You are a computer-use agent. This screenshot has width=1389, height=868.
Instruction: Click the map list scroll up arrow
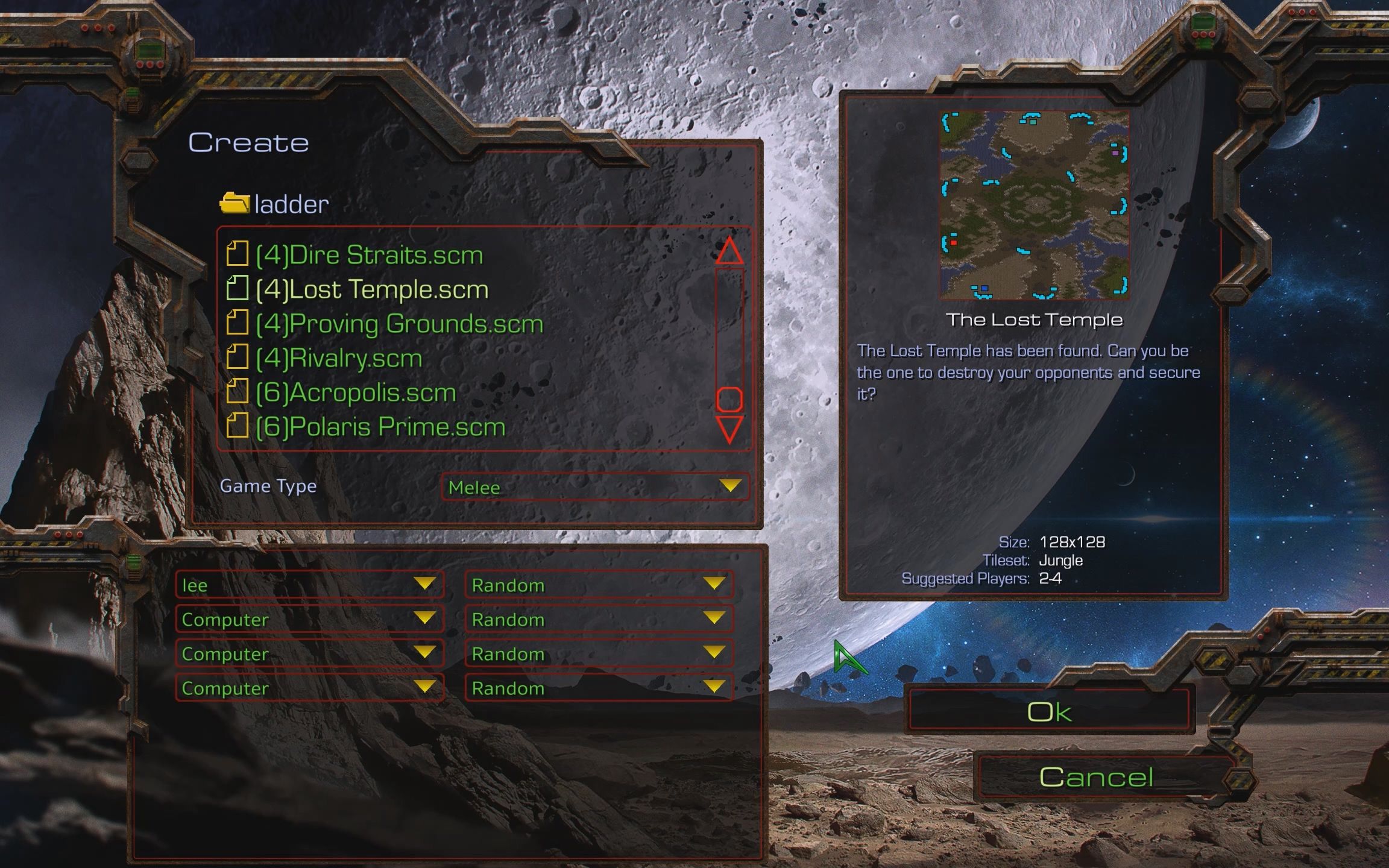(x=729, y=250)
